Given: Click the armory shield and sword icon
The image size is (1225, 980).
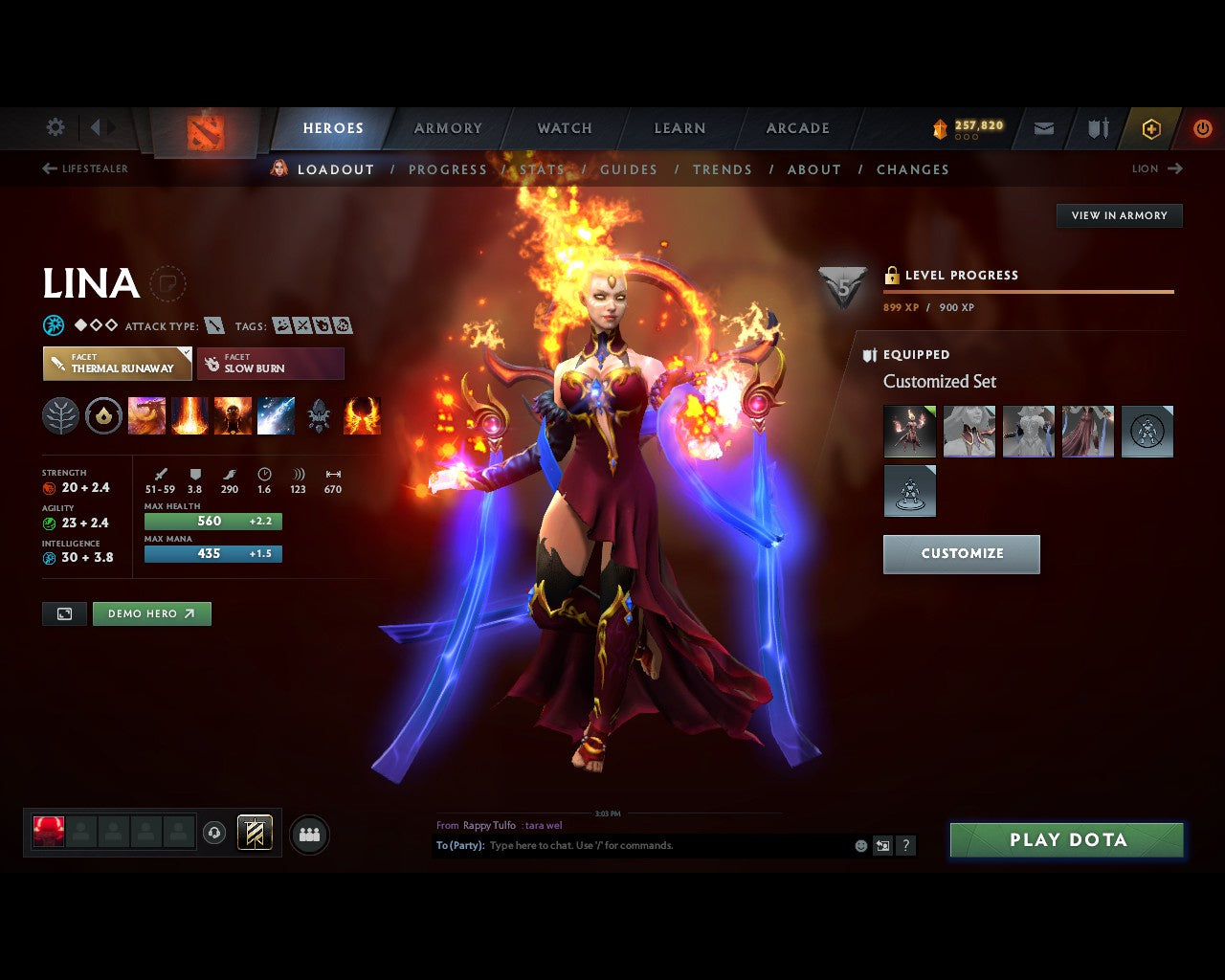Looking at the screenshot, I should 1097,128.
